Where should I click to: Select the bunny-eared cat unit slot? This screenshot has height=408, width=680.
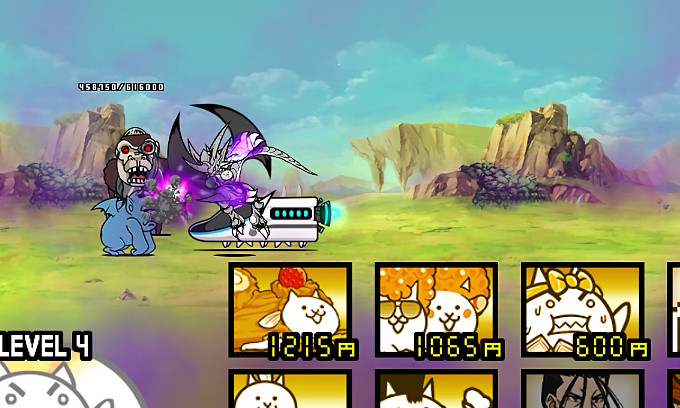pyautogui.click(x=290, y=390)
